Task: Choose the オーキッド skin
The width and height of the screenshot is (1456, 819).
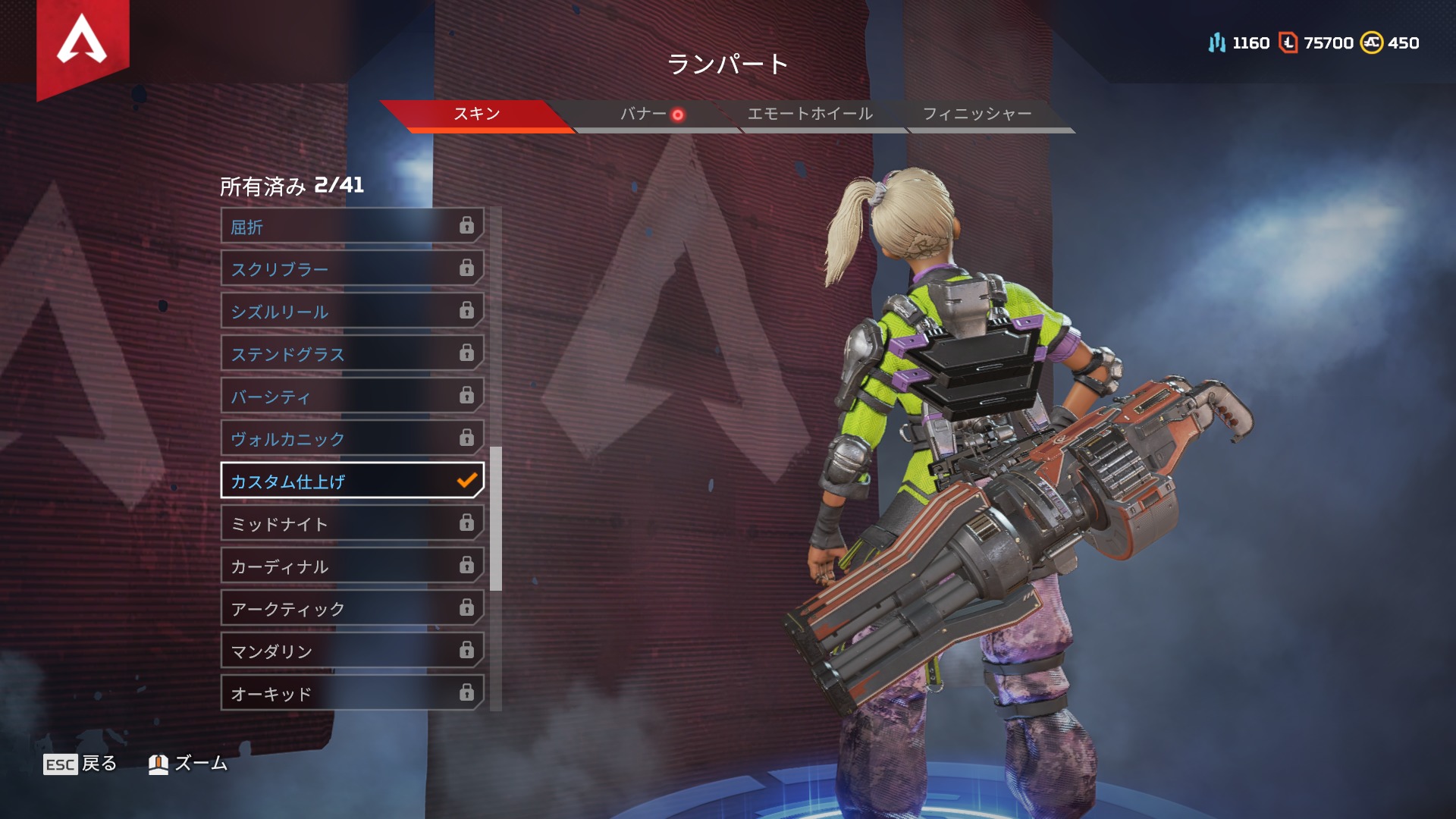Action: click(x=352, y=693)
